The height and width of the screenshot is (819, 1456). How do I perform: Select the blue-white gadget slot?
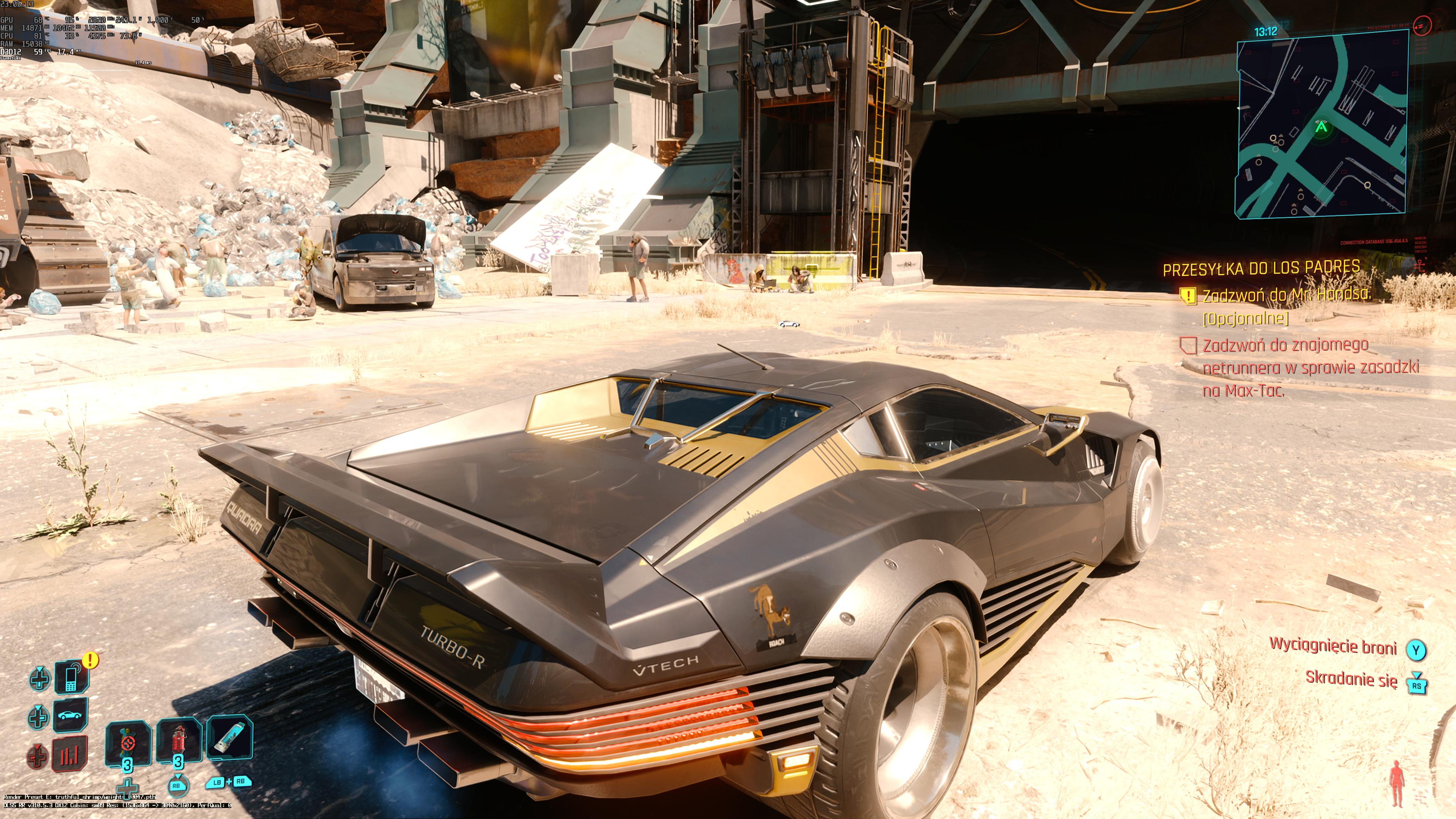pyautogui.click(x=229, y=737)
